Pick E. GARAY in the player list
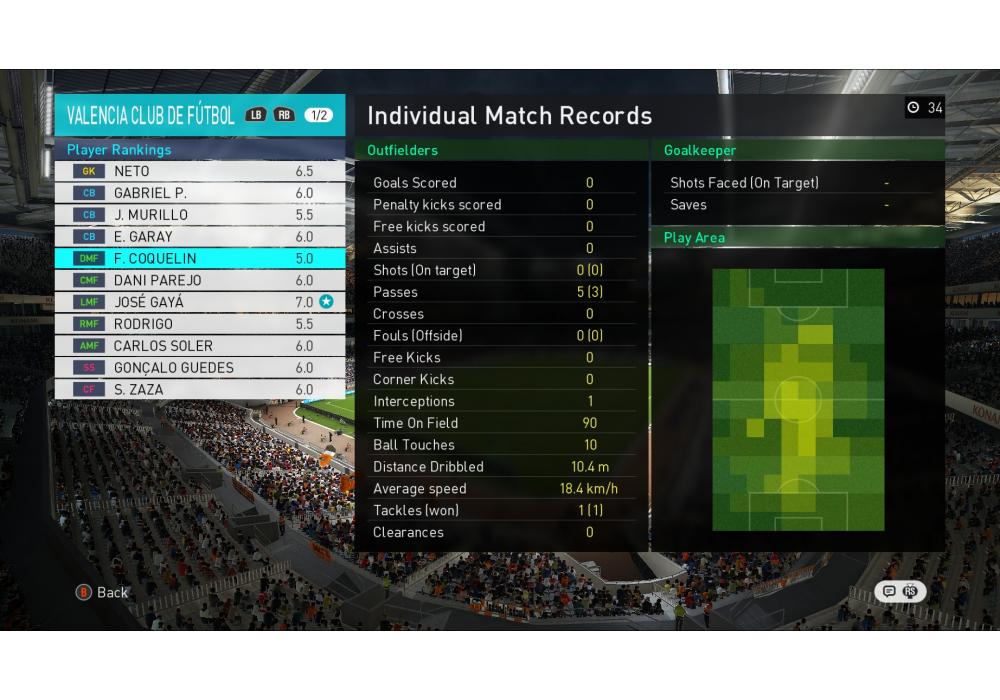The width and height of the screenshot is (1000, 700). click(199, 237)
